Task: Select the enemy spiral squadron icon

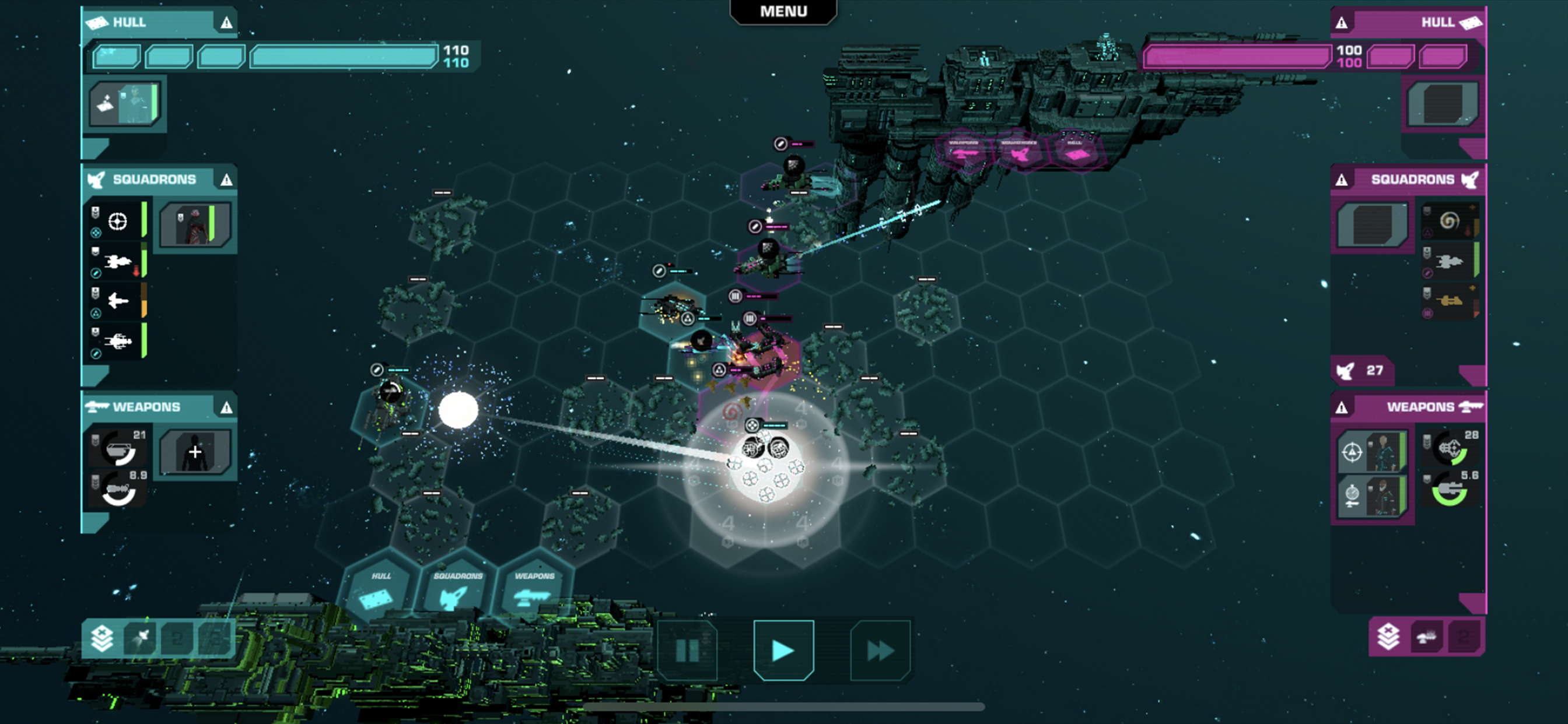Action: 1450,220
